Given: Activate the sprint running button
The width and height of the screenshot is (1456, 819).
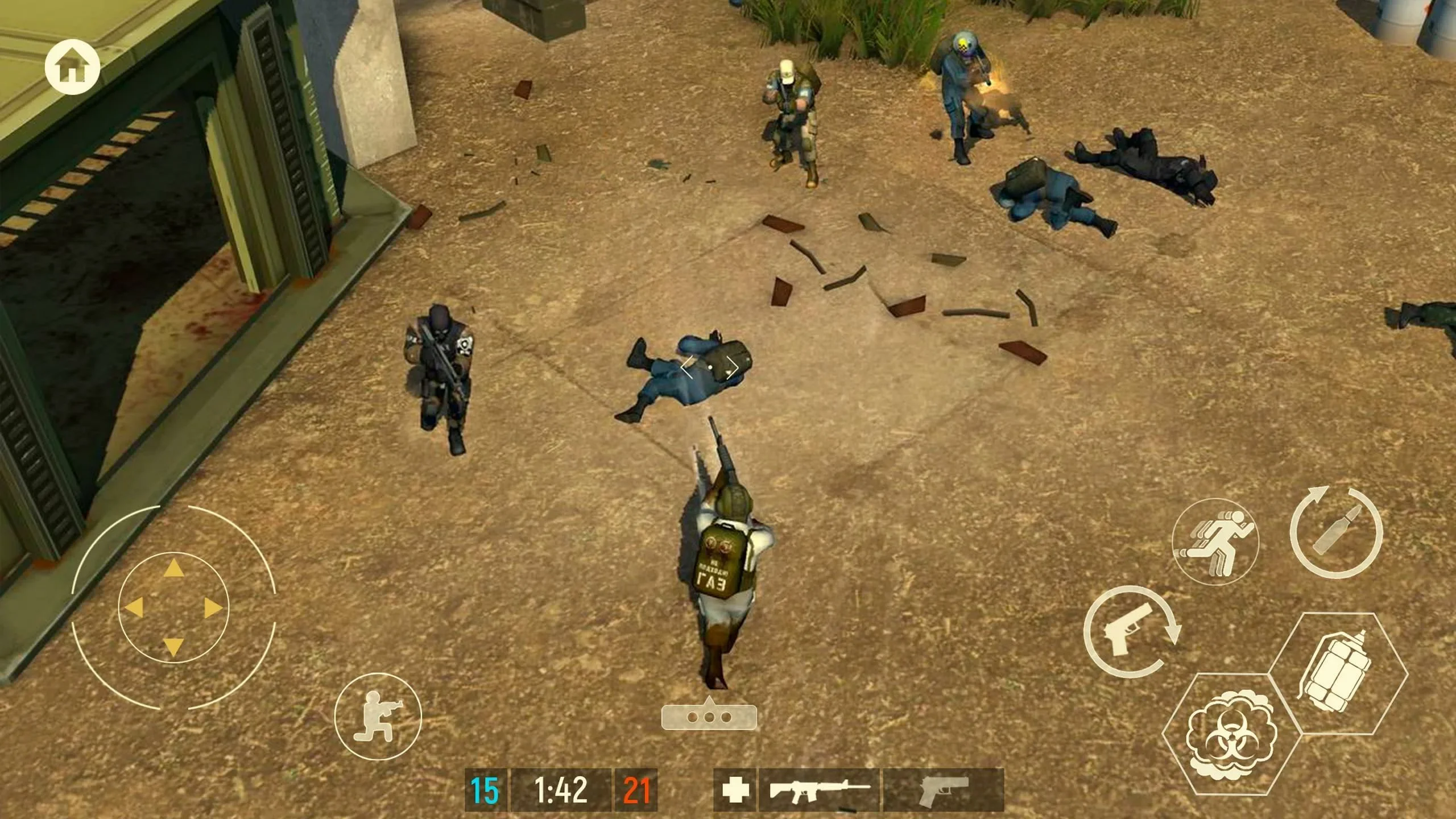Looking at the screenshot, I should tap(1215, 542).
